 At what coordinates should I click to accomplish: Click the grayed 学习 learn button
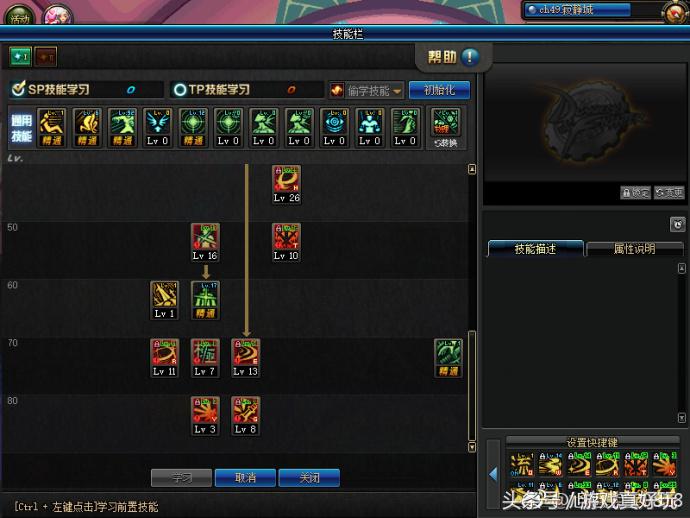(x=181, y=478)
